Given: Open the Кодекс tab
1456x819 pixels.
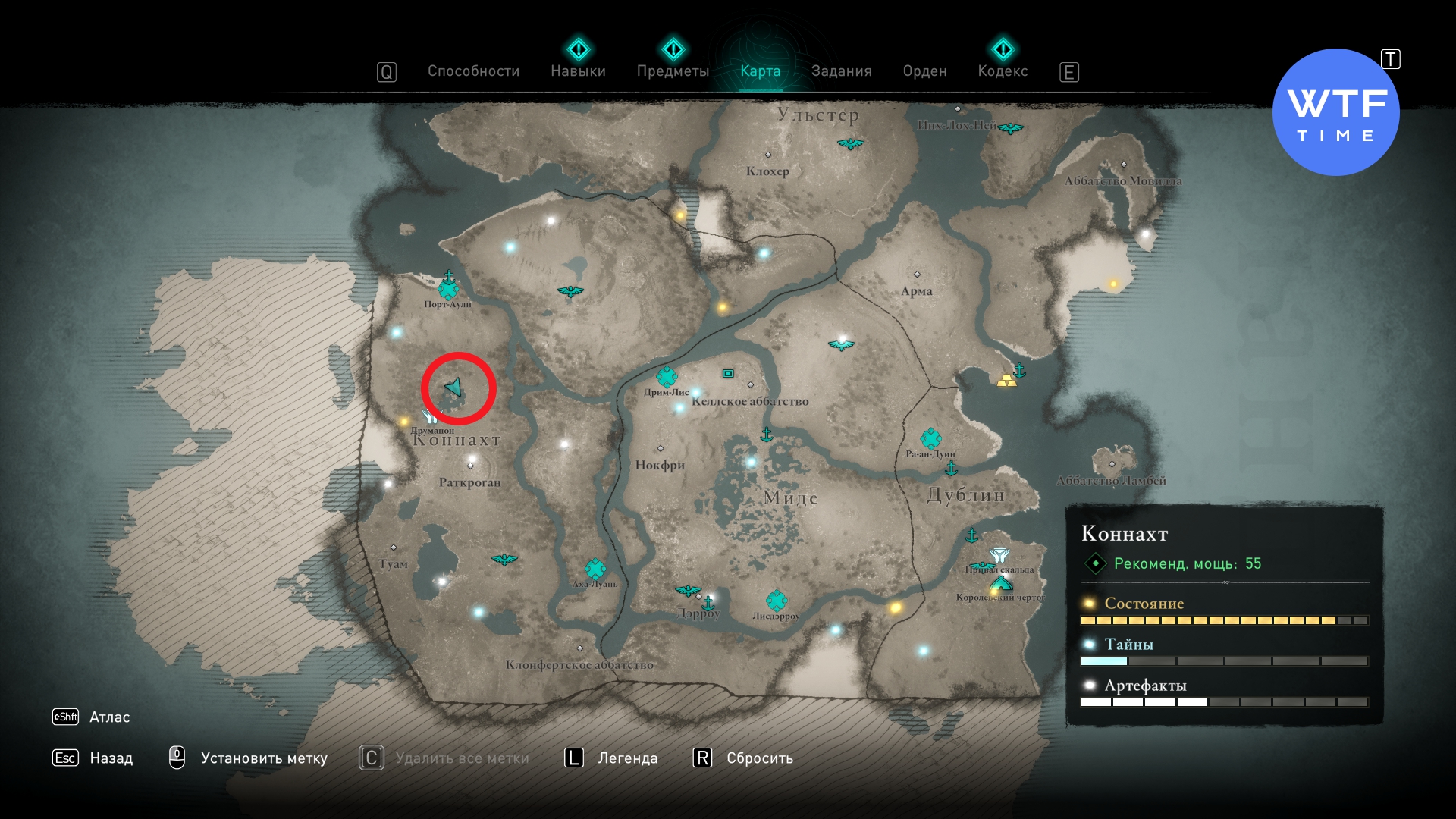Looking at the screenshot, I should pyautogui.click(x=1003, y=71).
